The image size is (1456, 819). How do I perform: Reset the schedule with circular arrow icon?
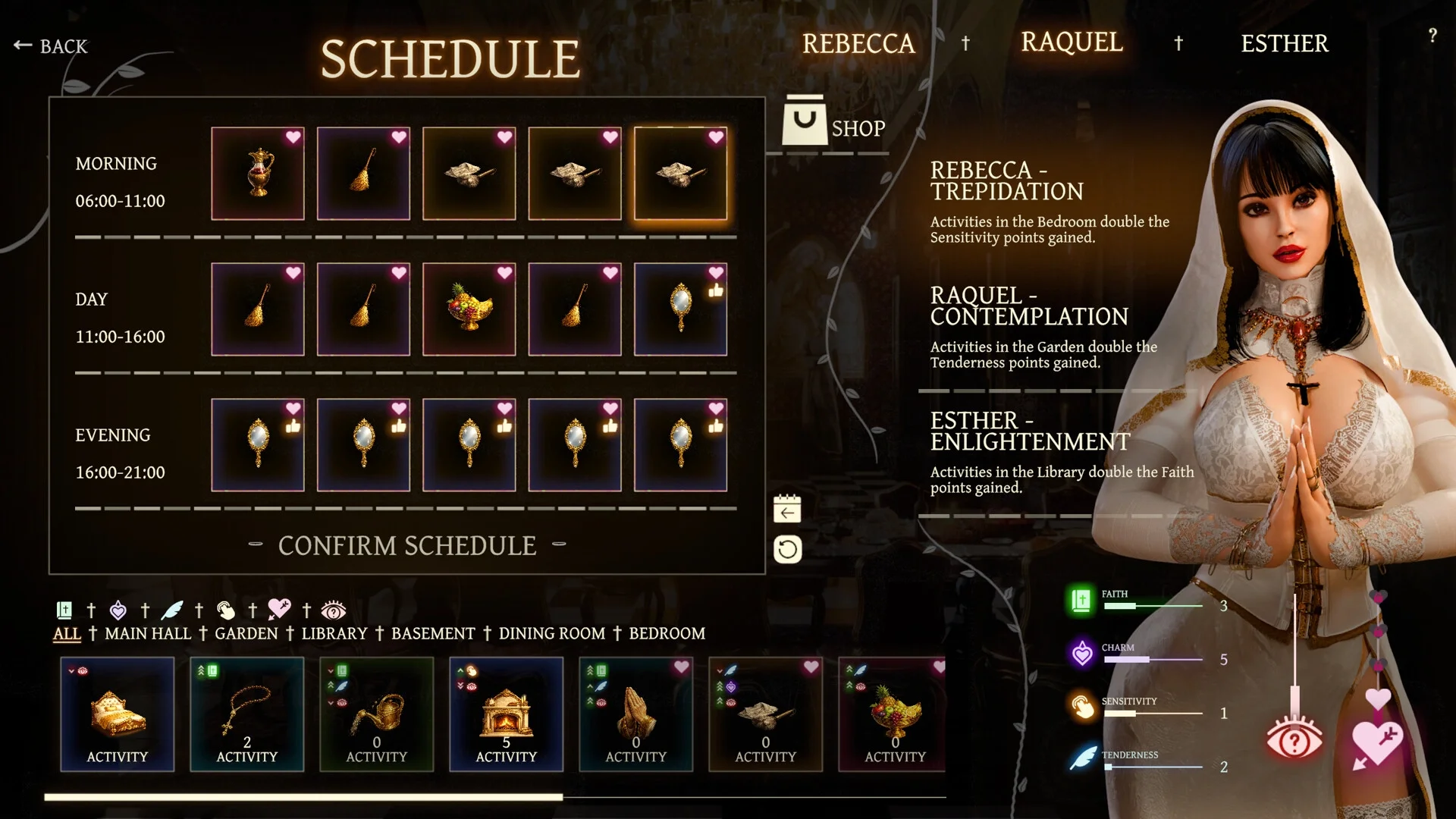point(787,549)
